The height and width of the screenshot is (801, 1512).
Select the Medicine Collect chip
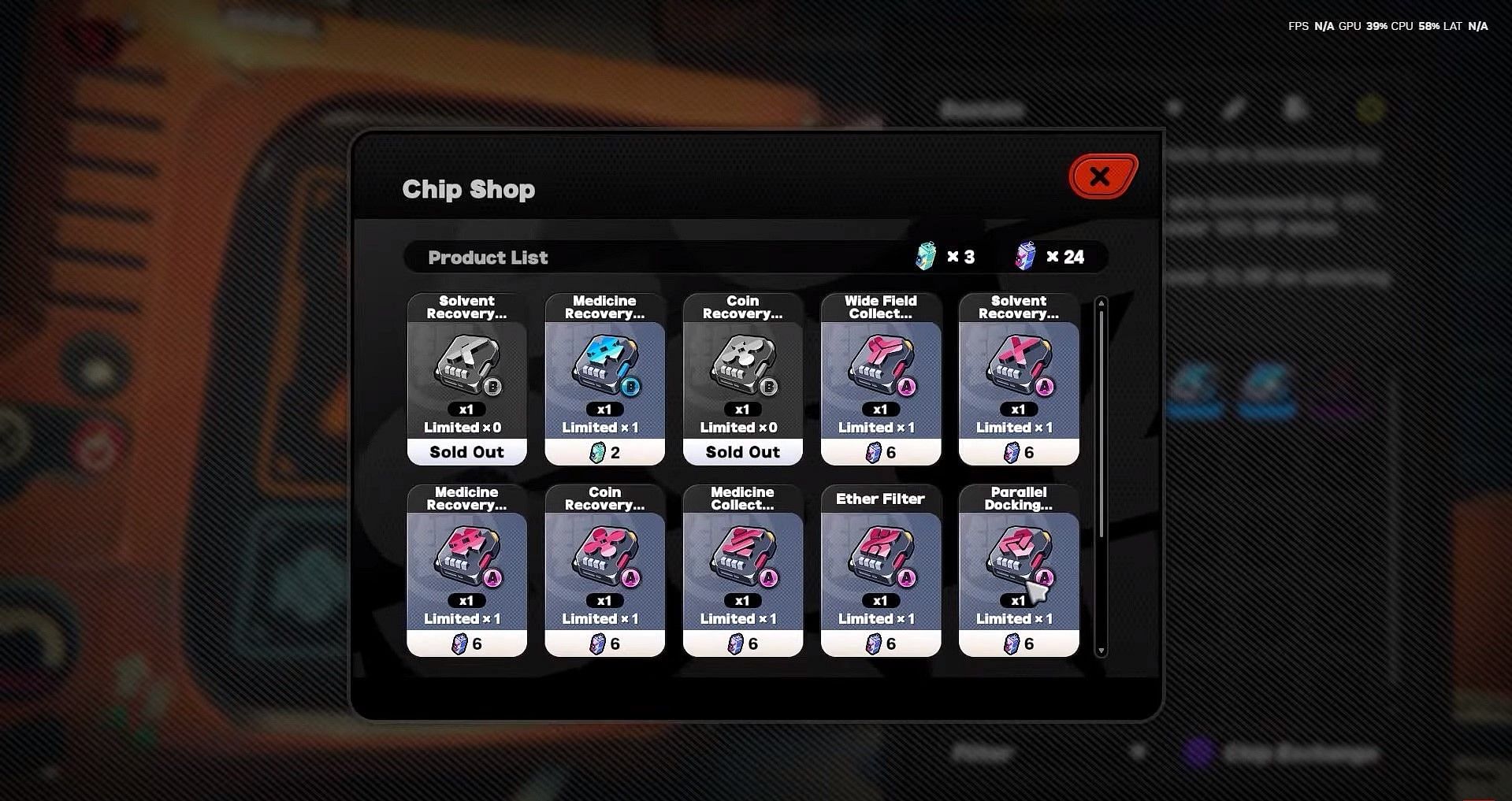(x=742, y=570)
